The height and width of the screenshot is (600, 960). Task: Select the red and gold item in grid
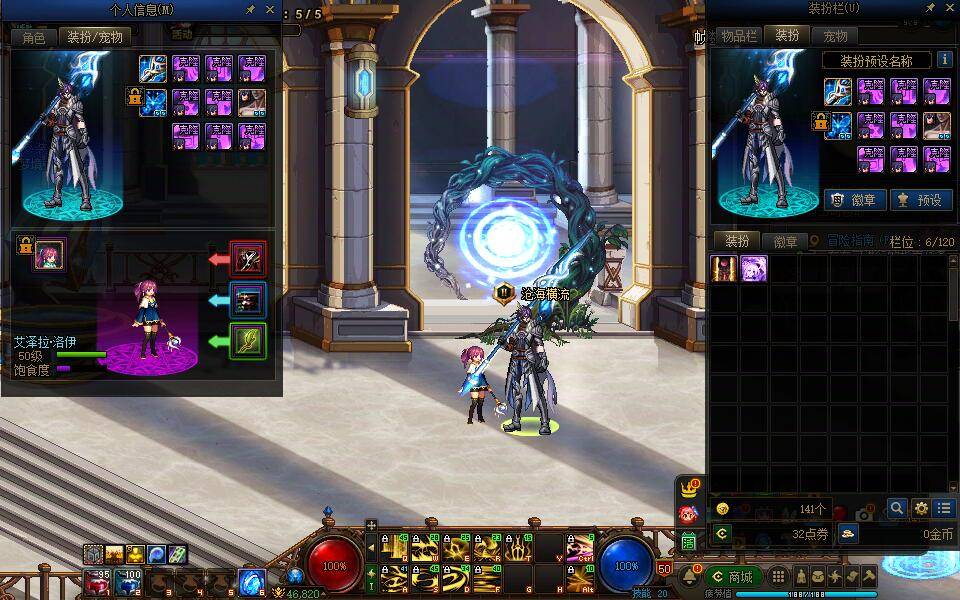point(724,268)
